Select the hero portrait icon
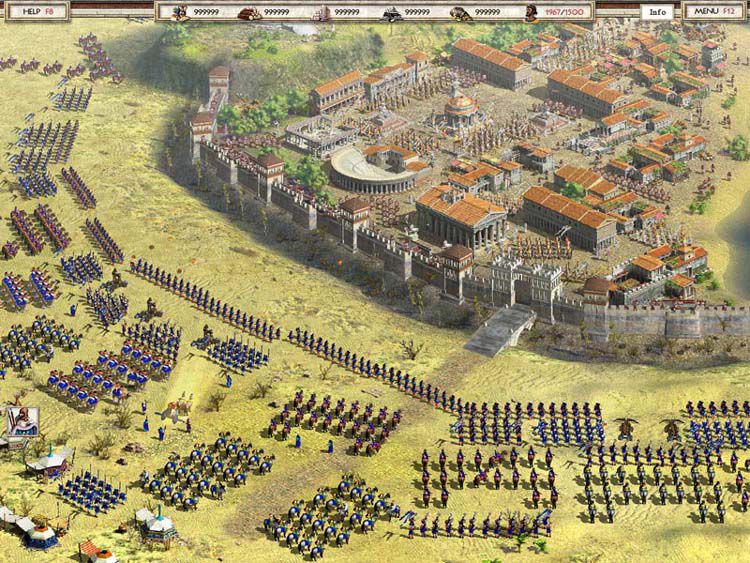The height and width of the screenshot is (563, 750). pyautogui.click(x=21, y=422)
